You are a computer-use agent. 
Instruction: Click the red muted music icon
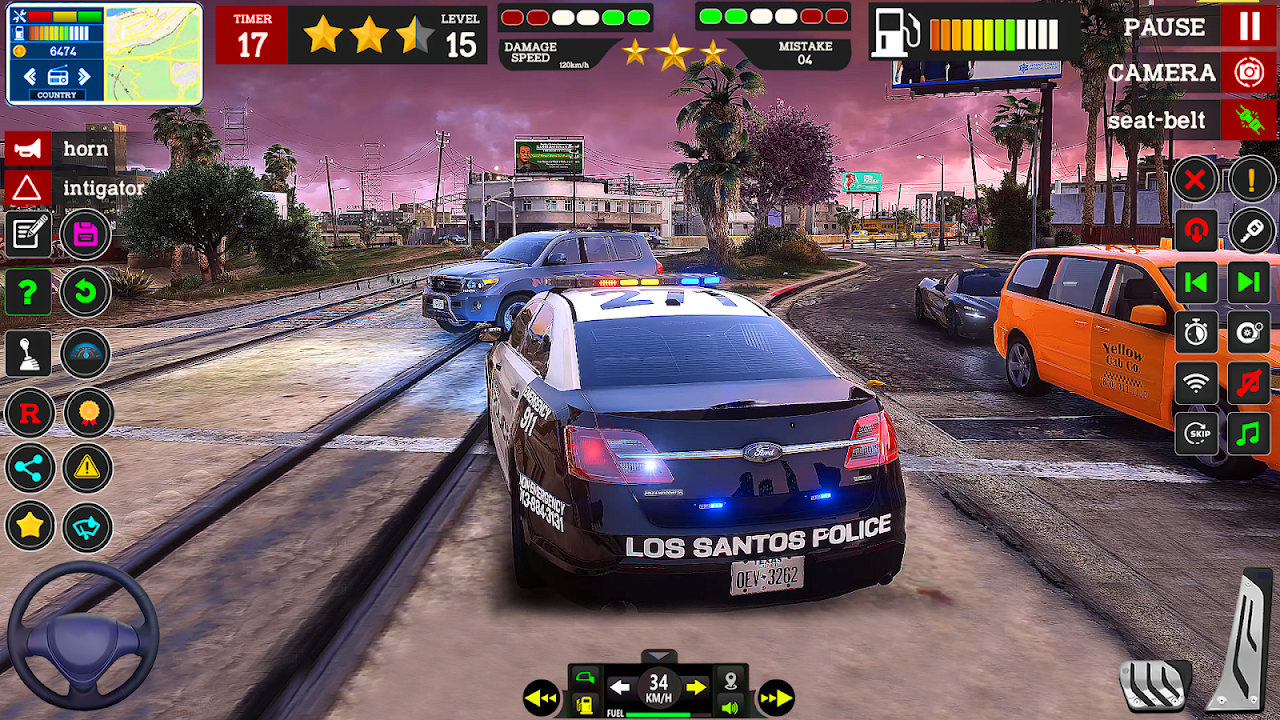pos(1250,382)
